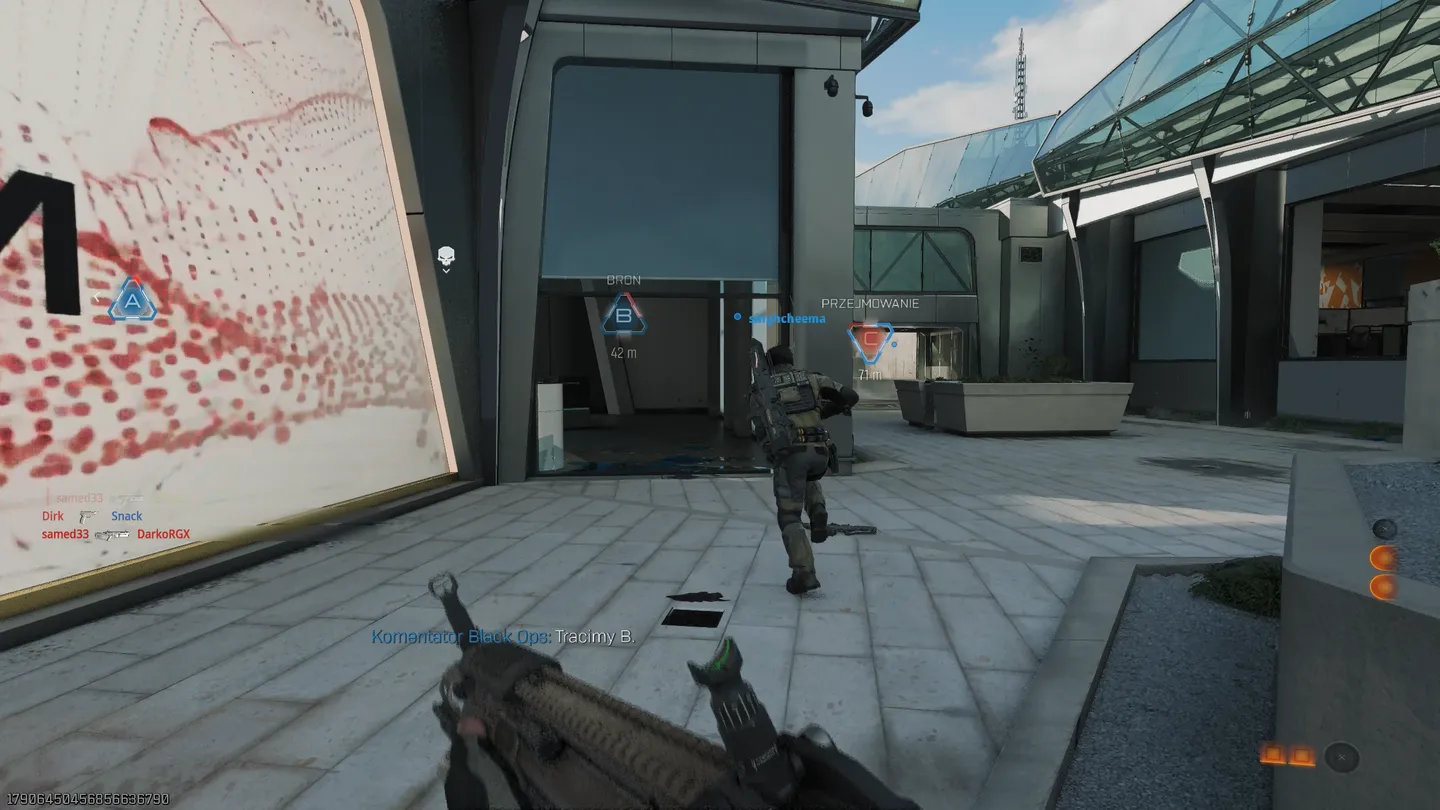
Task: Click teammate name sarpancheema
Action: 787,318
